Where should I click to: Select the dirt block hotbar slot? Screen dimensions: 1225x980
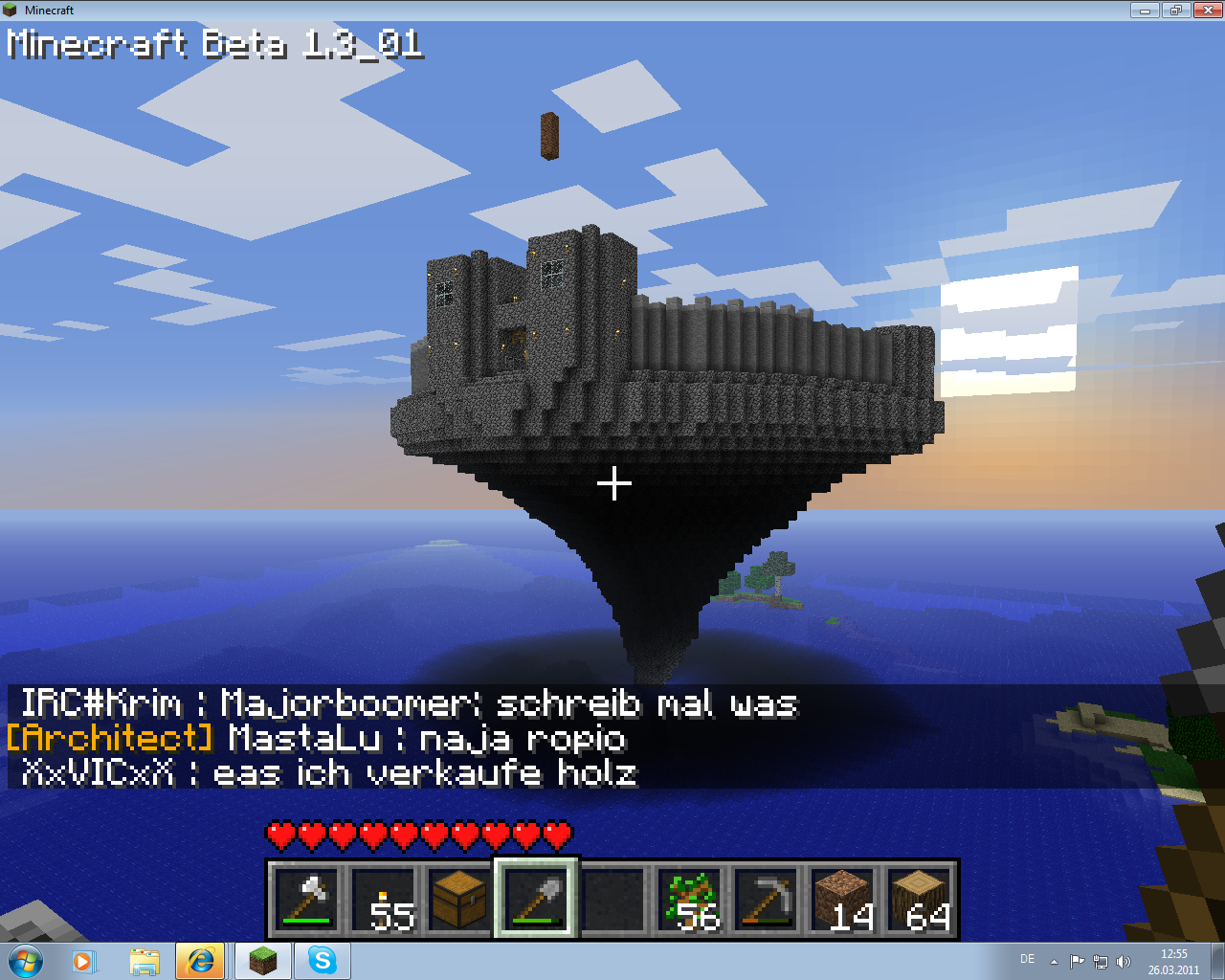(842, 900)
